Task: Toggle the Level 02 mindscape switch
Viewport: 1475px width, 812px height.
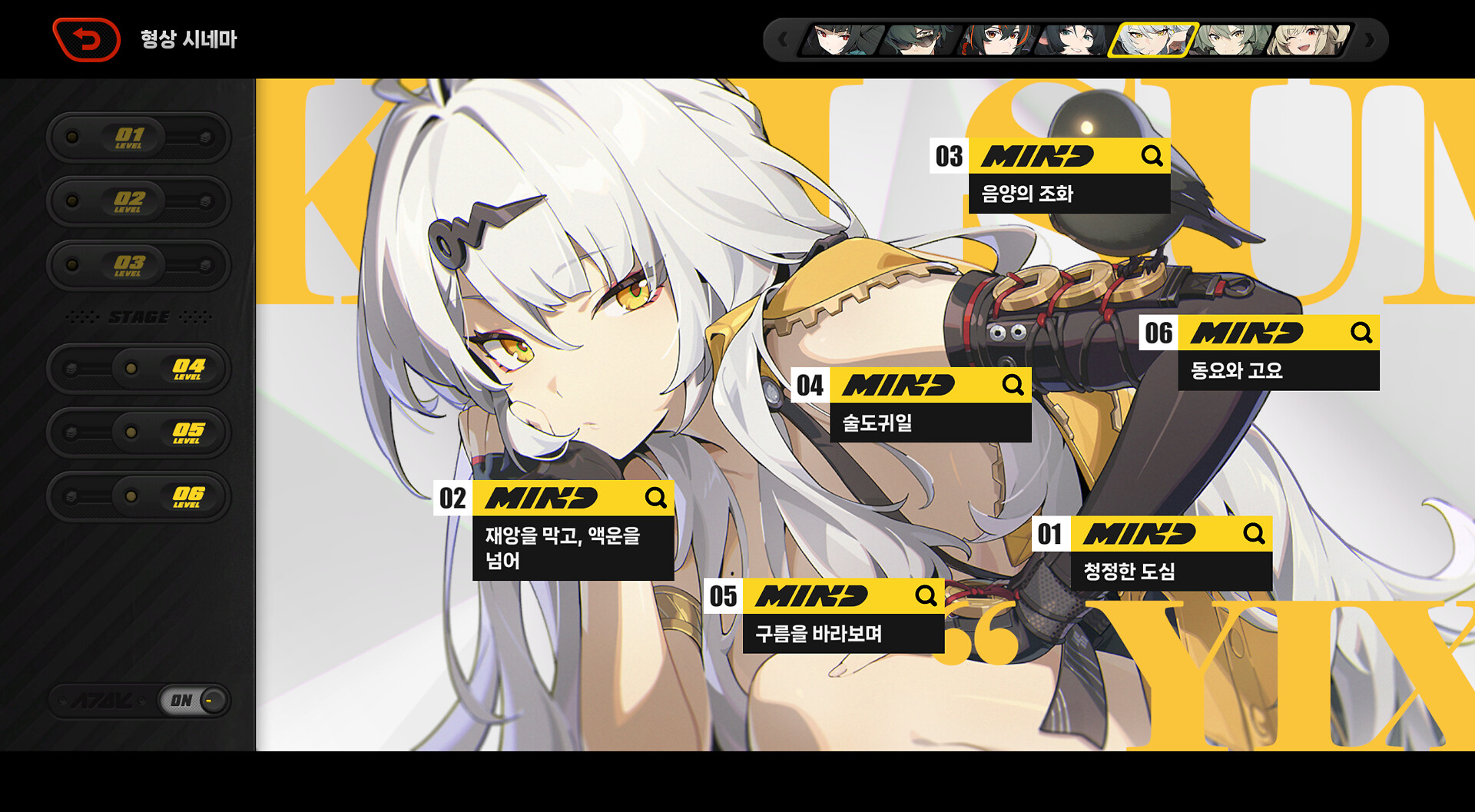Action: click(138, 201)
